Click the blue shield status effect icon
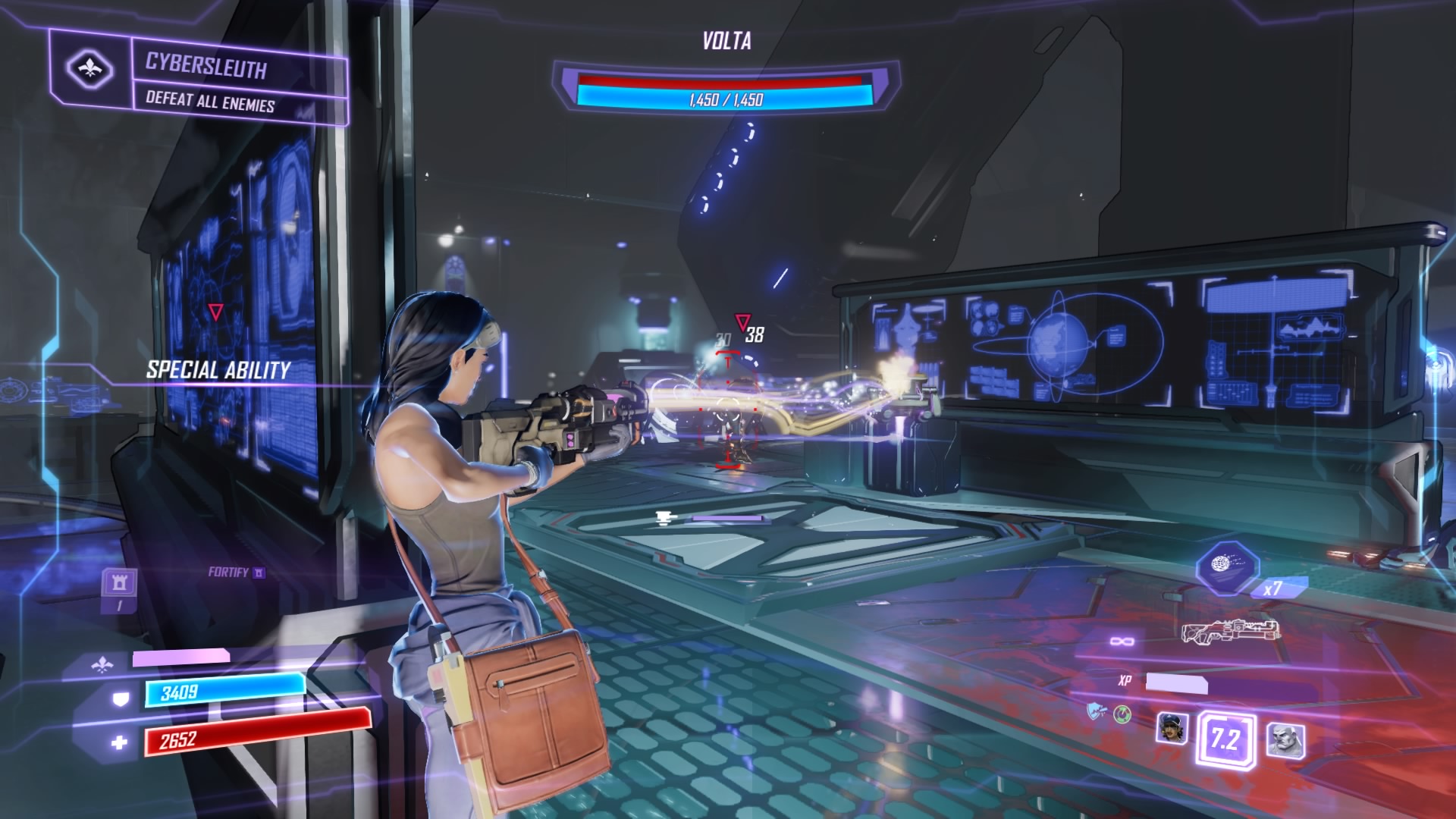 (1095, 711)
